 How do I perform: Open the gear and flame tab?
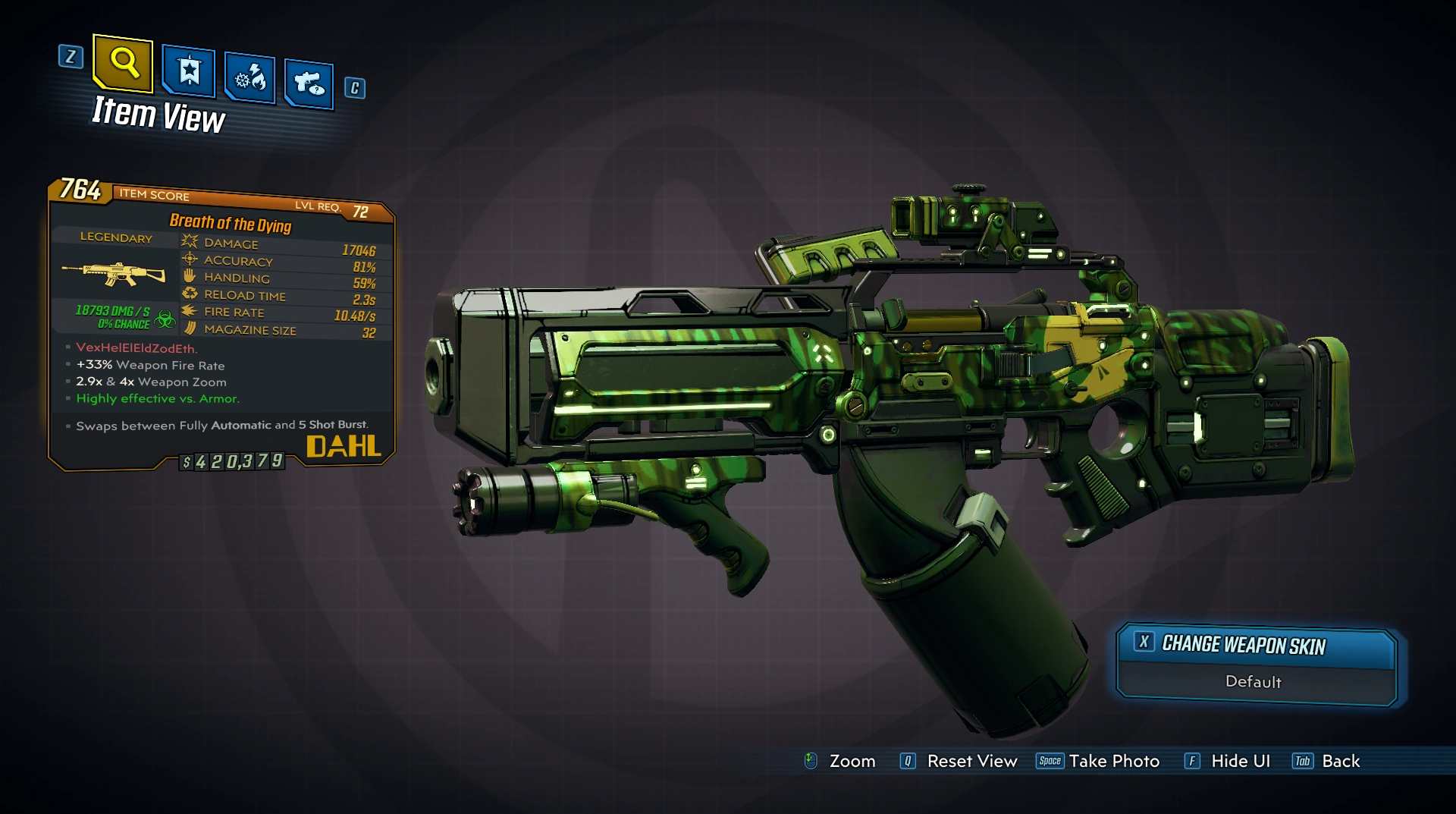[x=249, y=77]
